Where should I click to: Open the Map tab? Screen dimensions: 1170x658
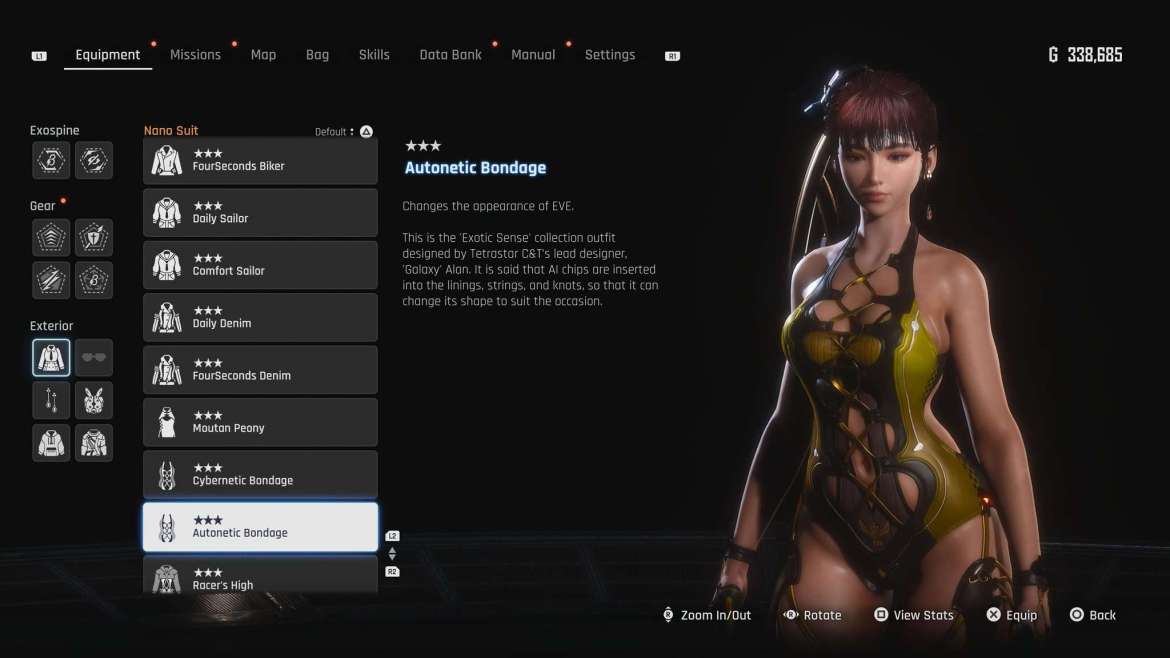coord(263,55)
